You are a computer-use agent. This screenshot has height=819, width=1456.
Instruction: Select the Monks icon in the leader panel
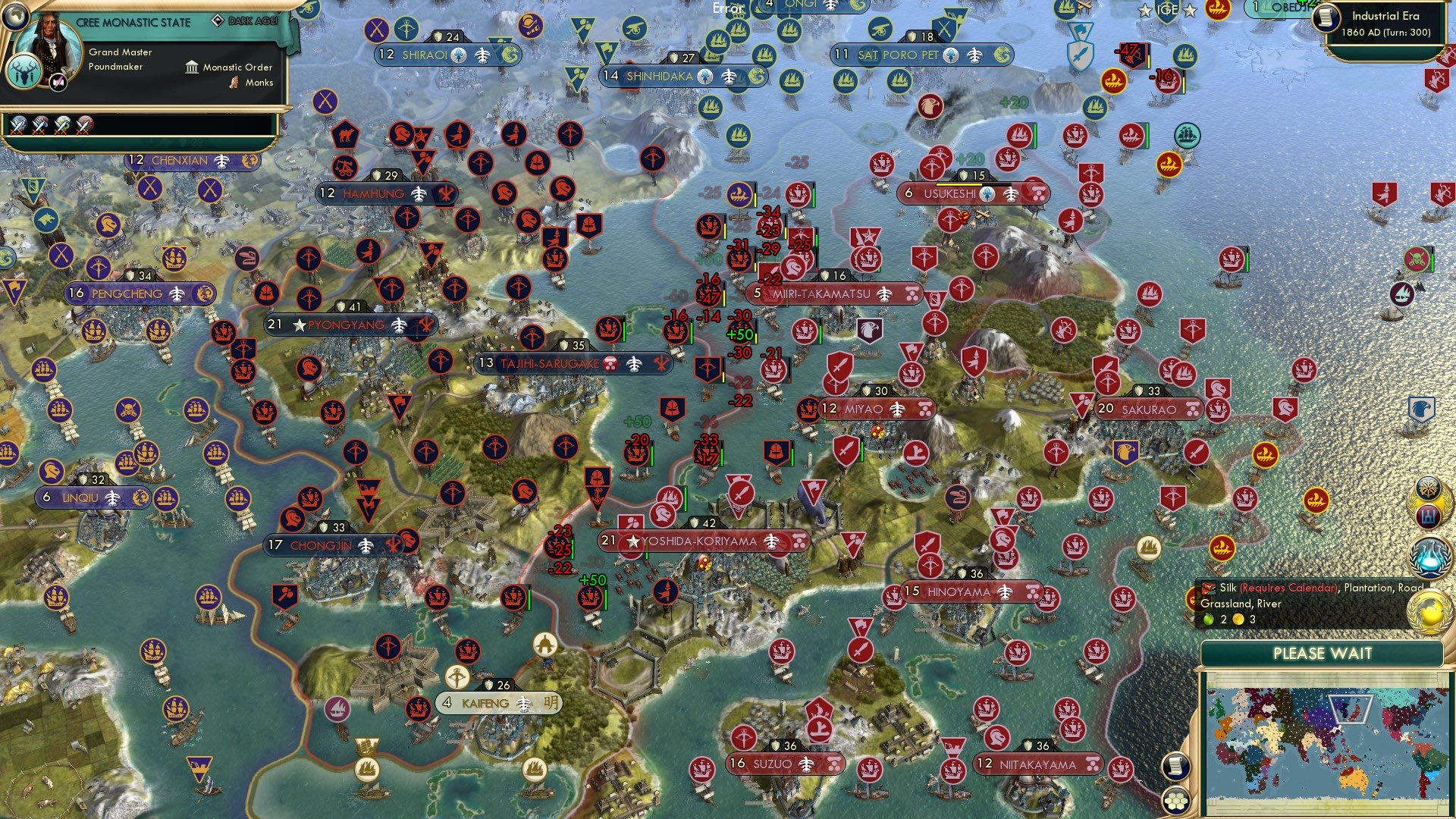coord(233,82)
